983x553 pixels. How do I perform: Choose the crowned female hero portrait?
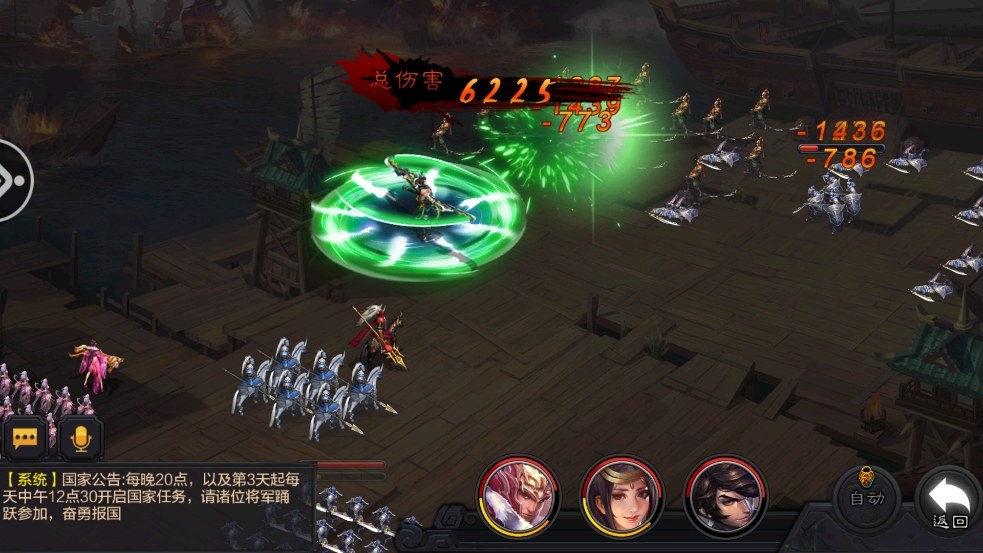(622, 496)
